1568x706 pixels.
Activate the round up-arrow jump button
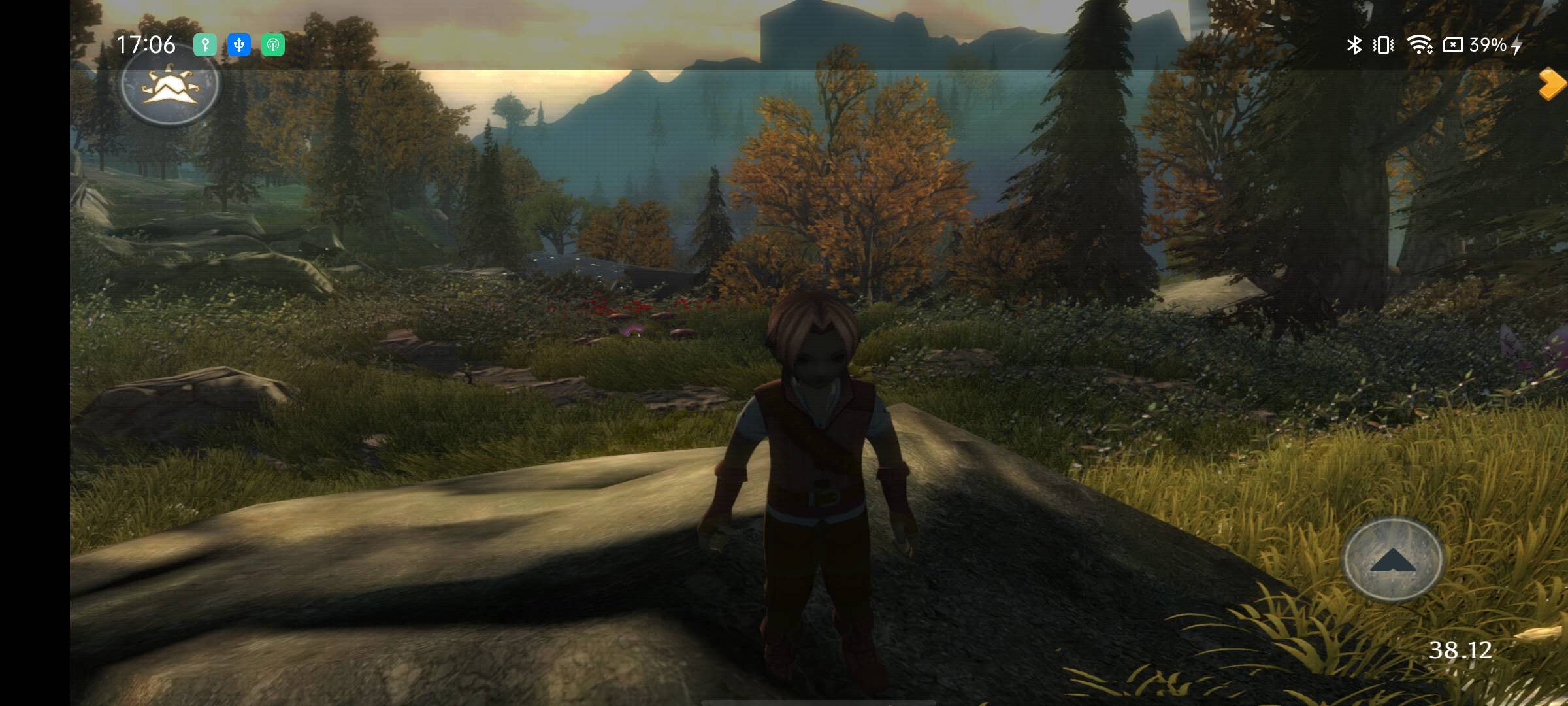point(1392,559)
